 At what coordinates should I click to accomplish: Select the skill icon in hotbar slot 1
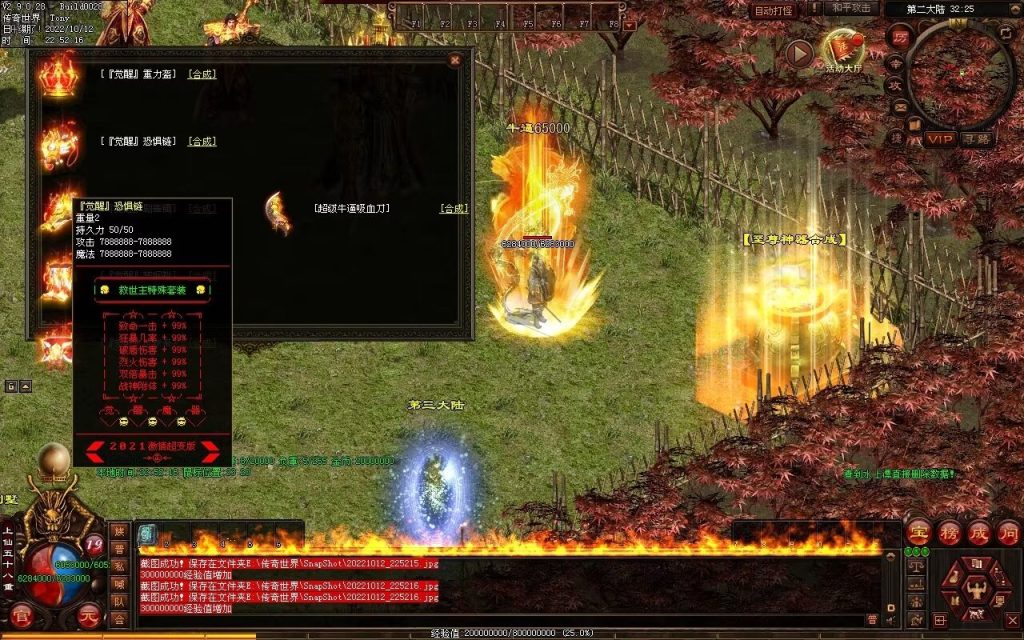point(146,534)
